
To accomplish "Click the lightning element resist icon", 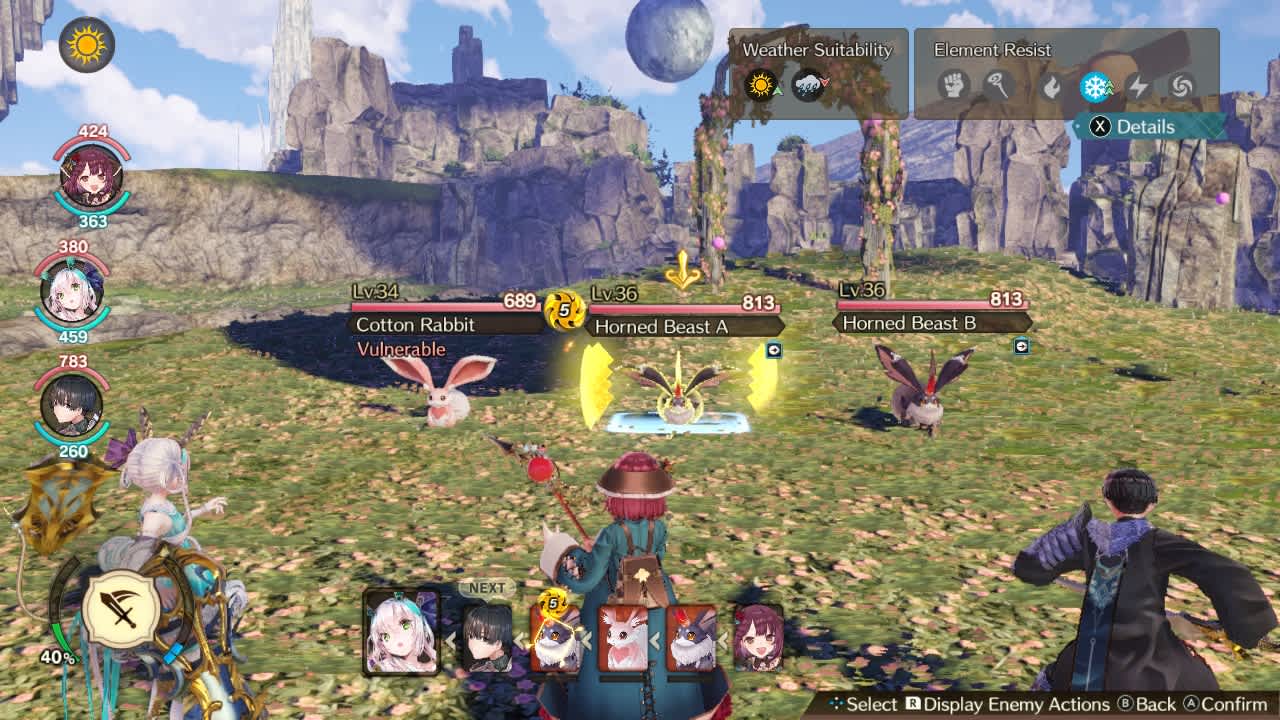I will coord(1138,86).
